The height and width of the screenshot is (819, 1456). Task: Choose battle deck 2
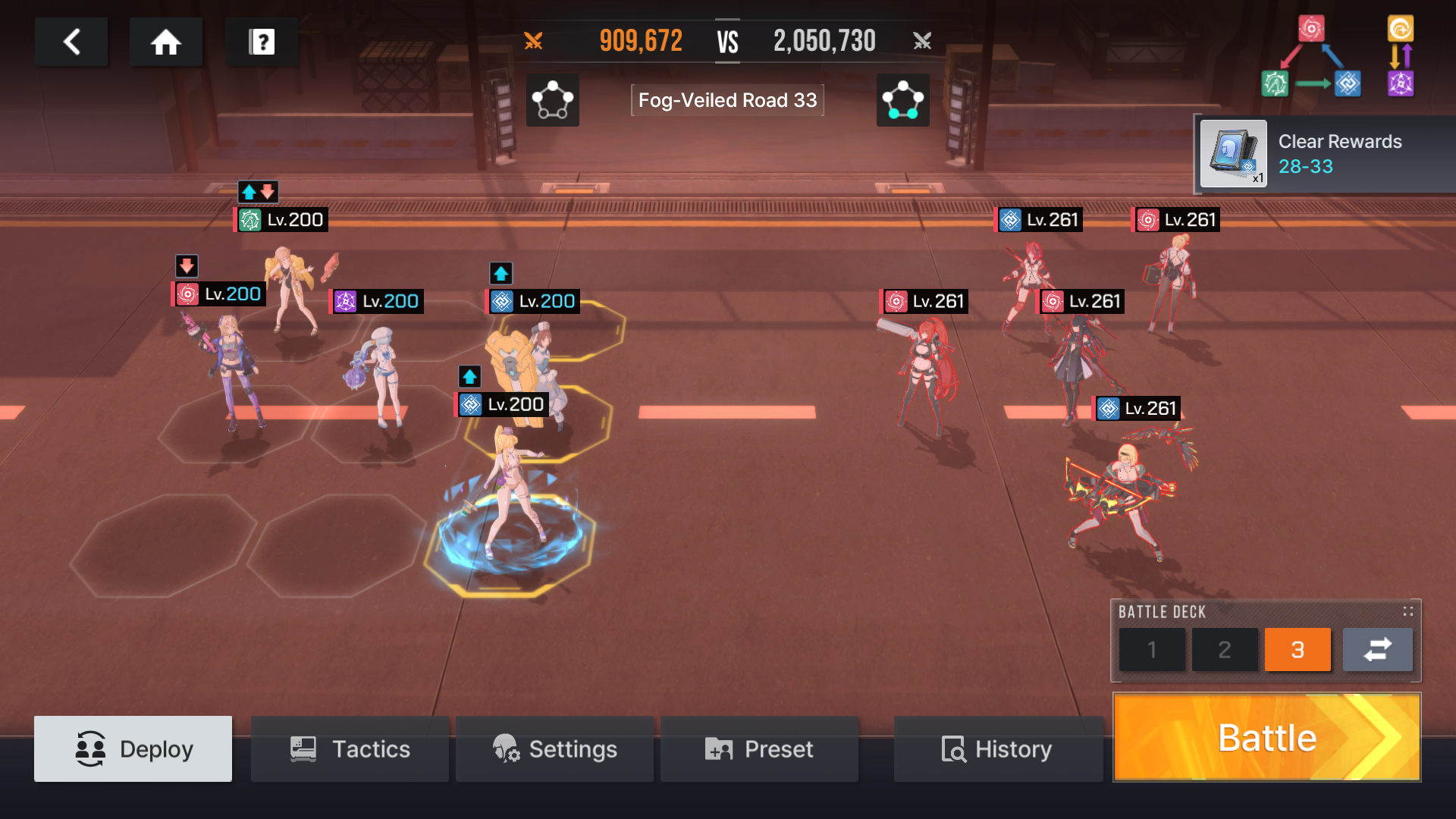1225,649
